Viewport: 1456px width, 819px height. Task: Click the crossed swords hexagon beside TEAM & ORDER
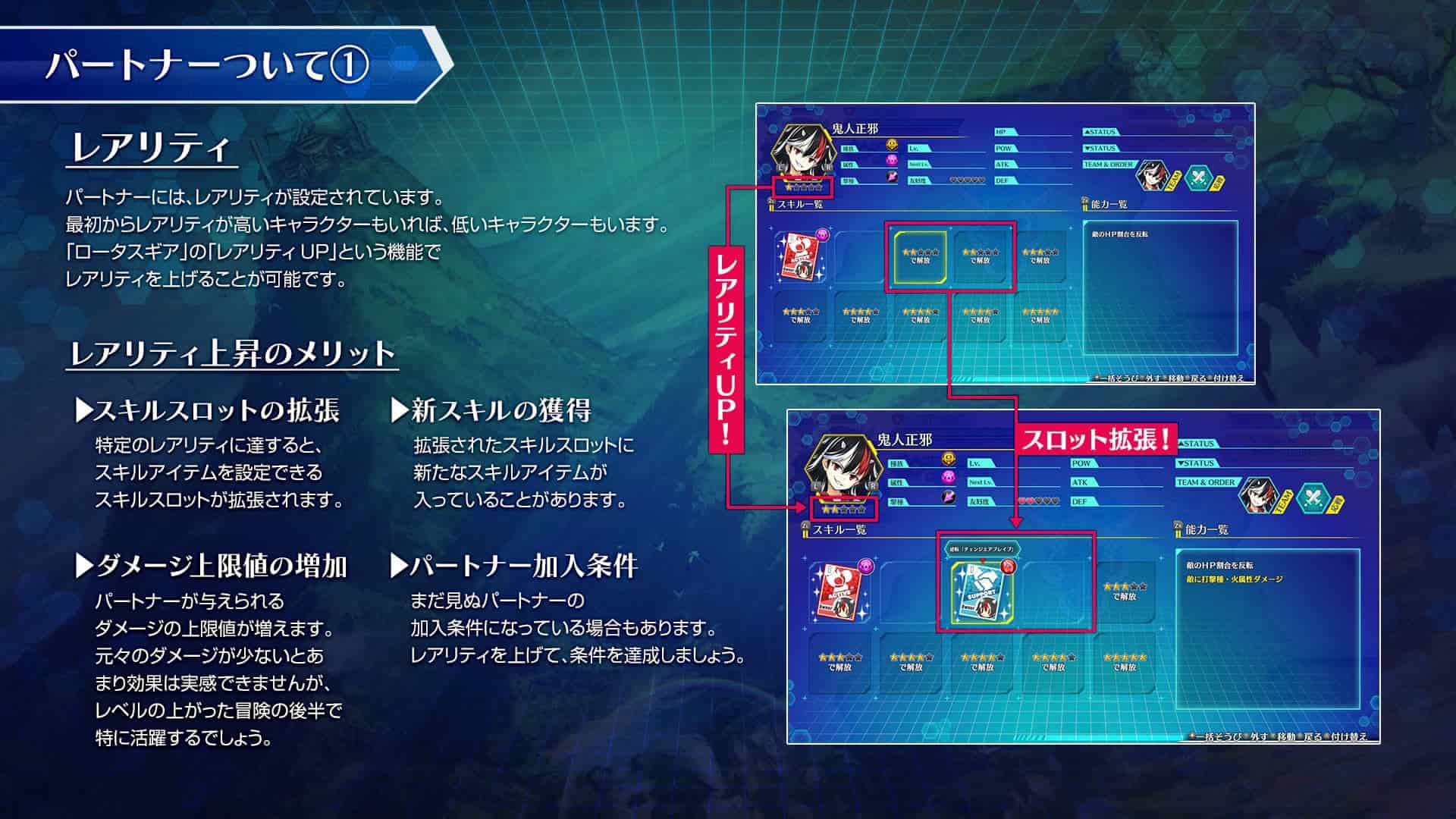point(1197,177)
